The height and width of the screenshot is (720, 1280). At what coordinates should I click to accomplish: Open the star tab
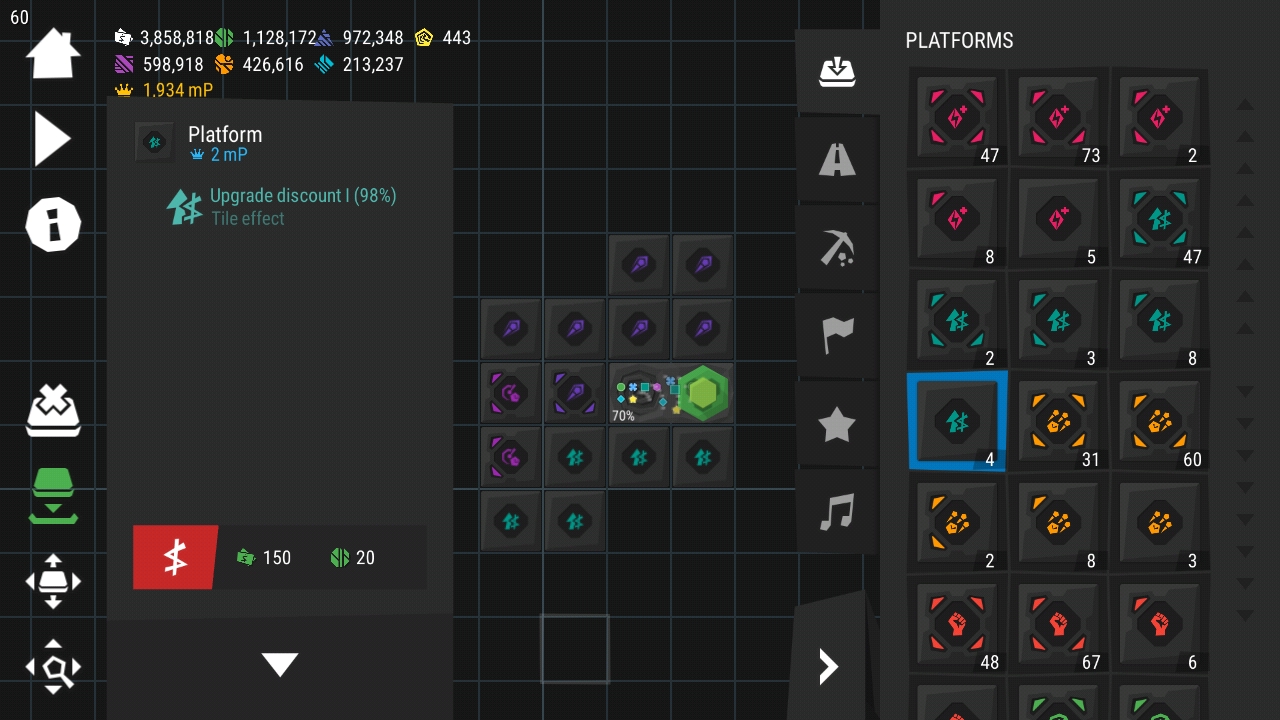click(x=837, y=425)
